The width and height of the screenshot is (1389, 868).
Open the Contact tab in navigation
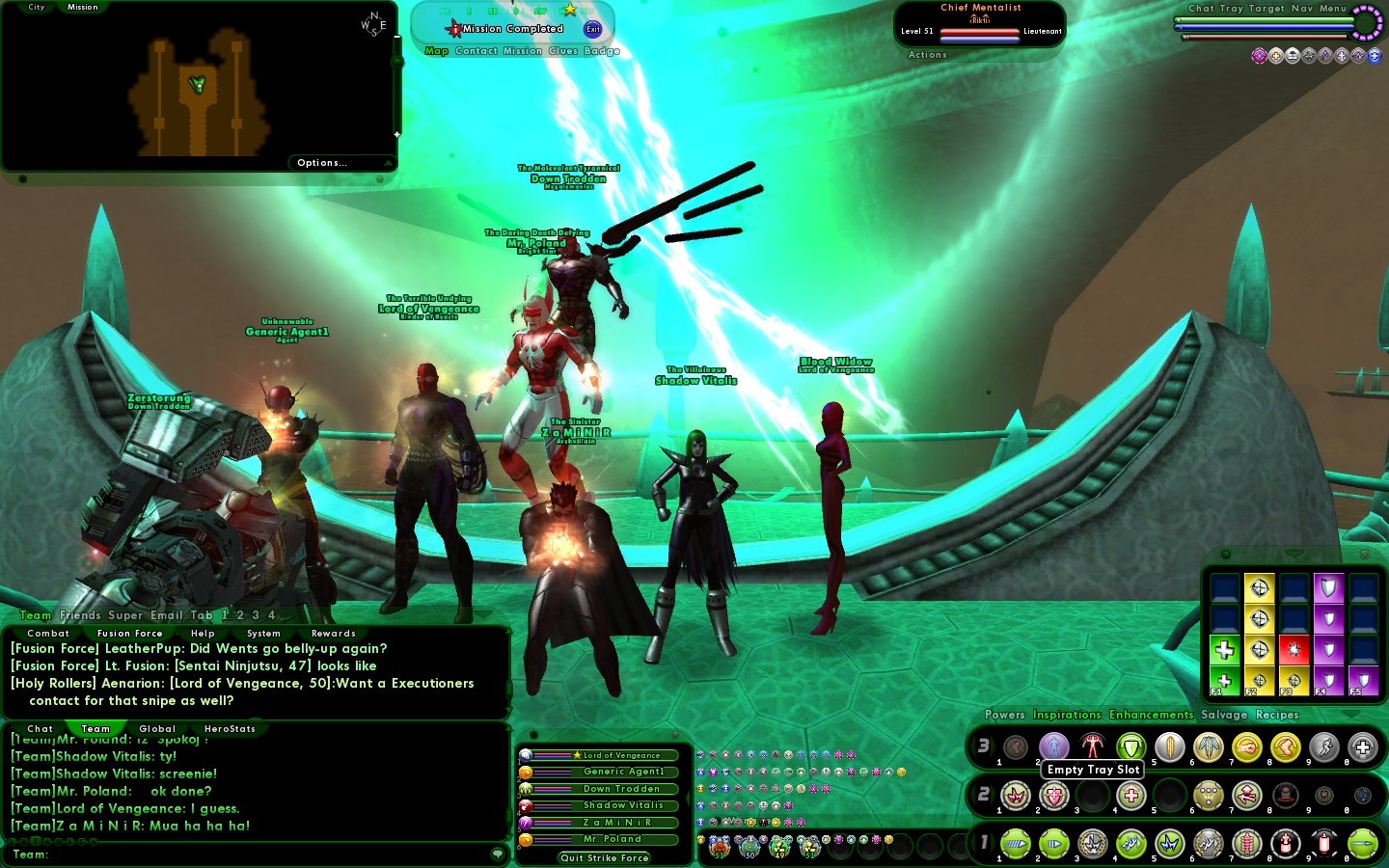coord(477,51)
